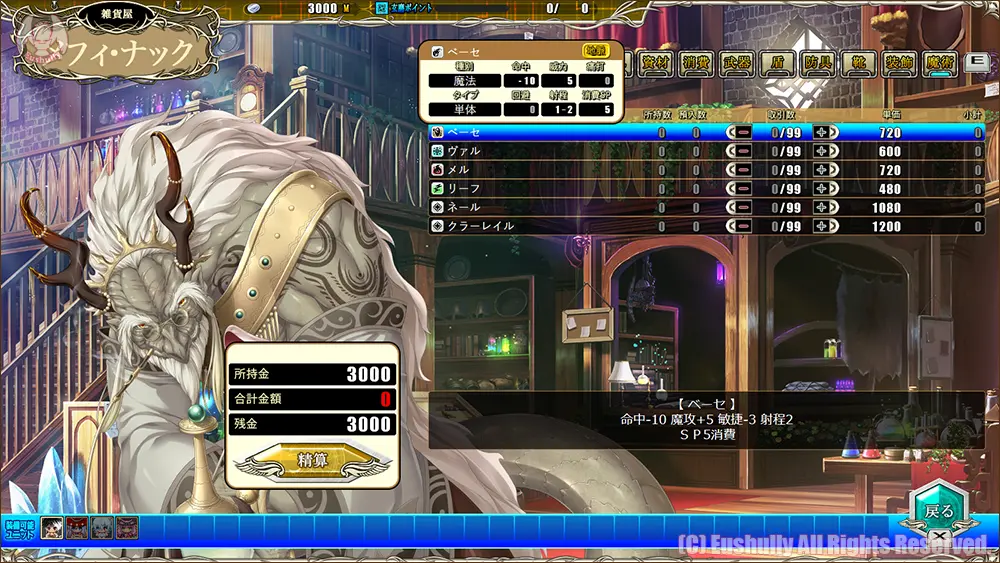Show the 武器 weapons category
Screen dimensions: 1000x563
(x=737, y=63)
